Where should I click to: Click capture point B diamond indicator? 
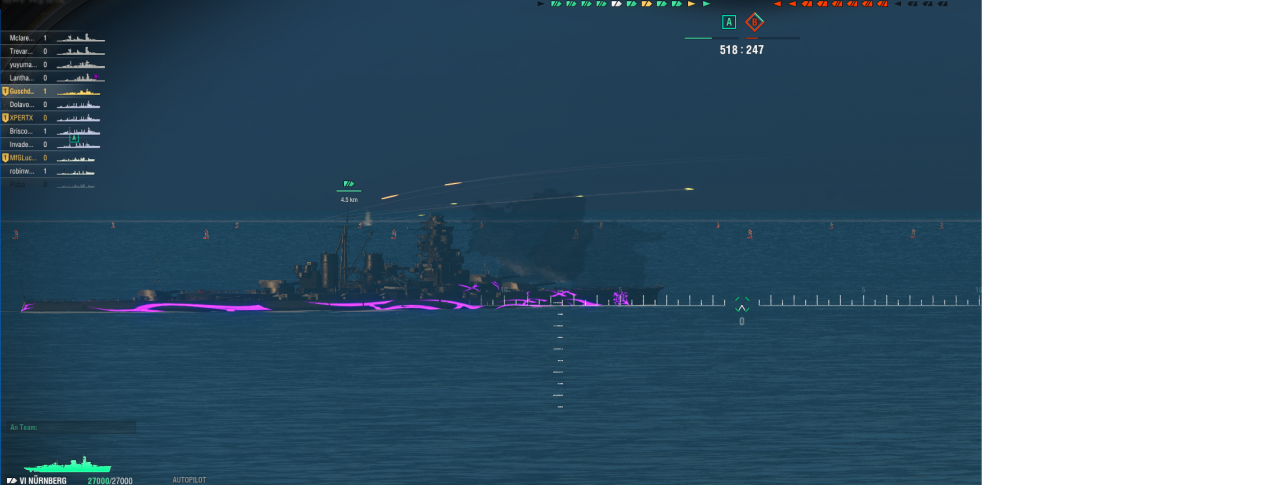pyautogui.click(x=754, y=22)
